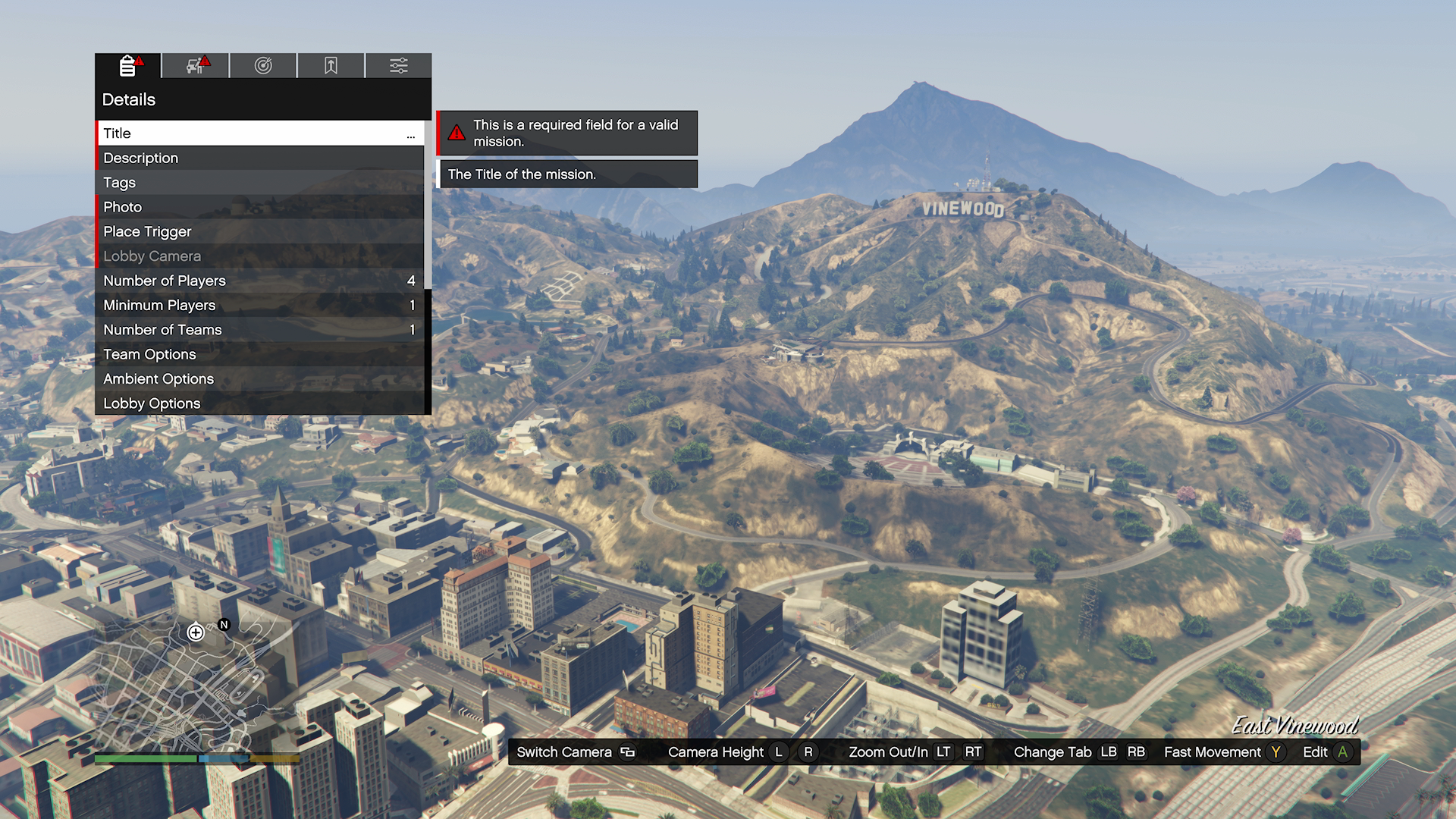Select the Title field
1456x819 pixels.
point(259,133)
